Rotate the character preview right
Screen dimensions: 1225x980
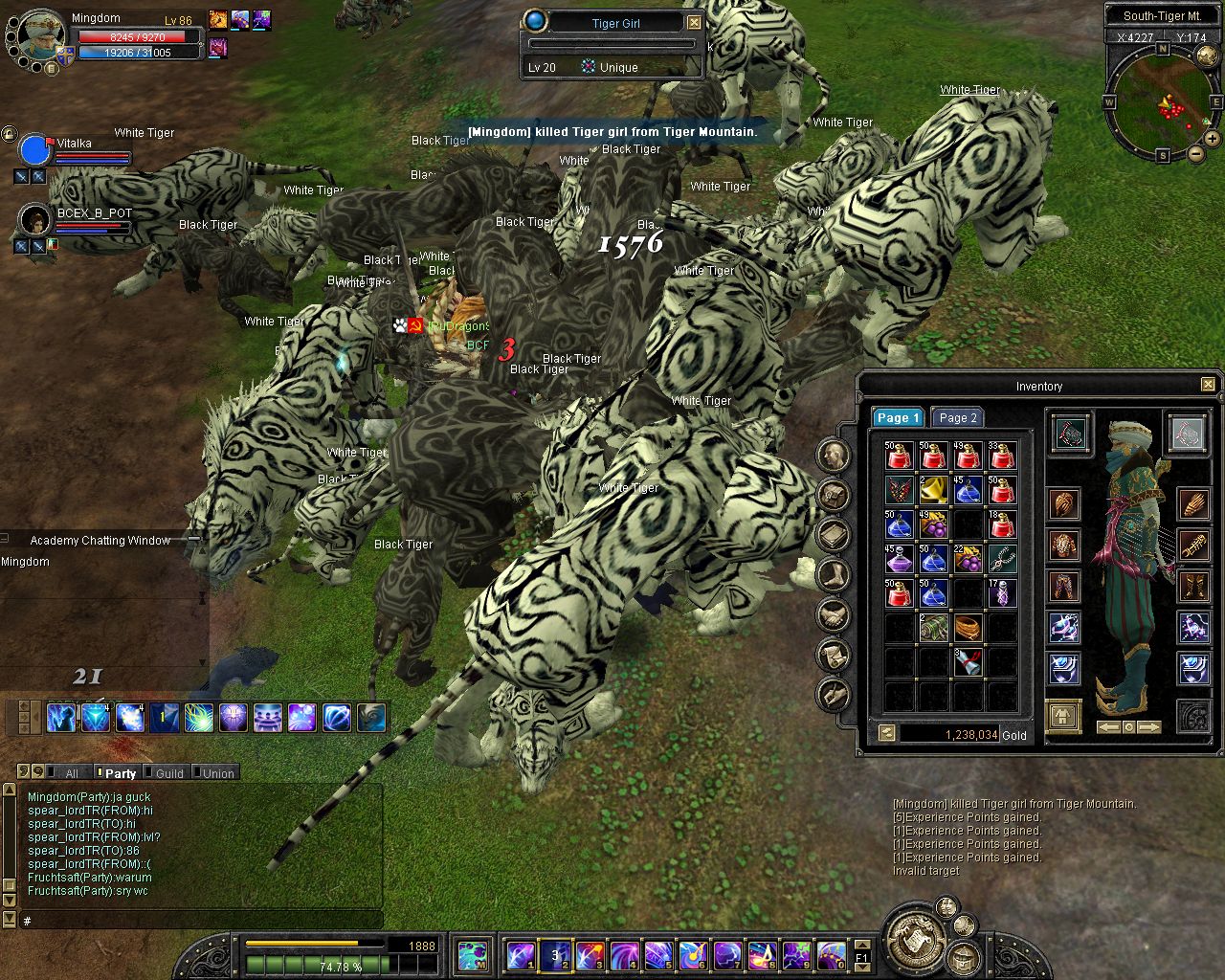coord(1149,728)
